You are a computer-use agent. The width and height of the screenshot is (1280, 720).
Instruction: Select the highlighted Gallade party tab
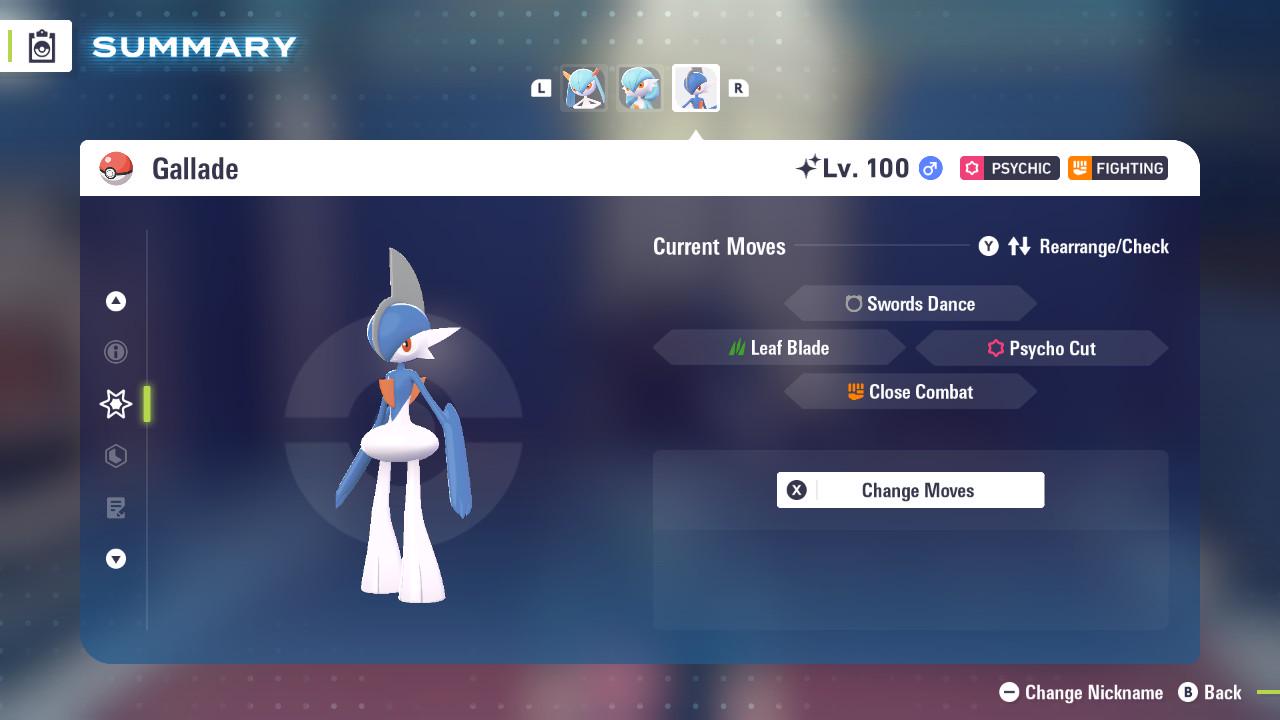(x=695, y=88)
